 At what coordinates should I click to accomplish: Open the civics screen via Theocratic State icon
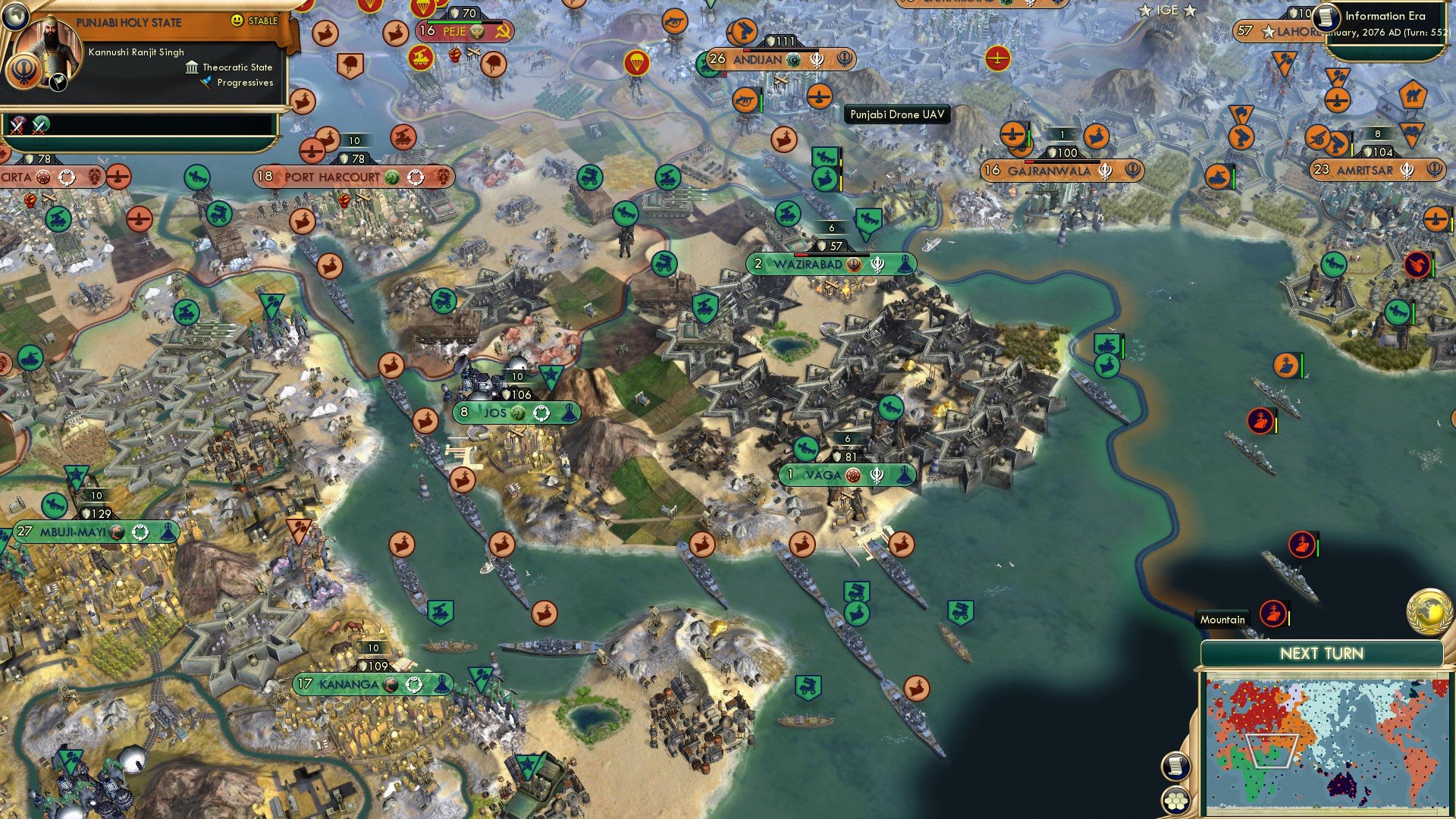tap(192, 67)
